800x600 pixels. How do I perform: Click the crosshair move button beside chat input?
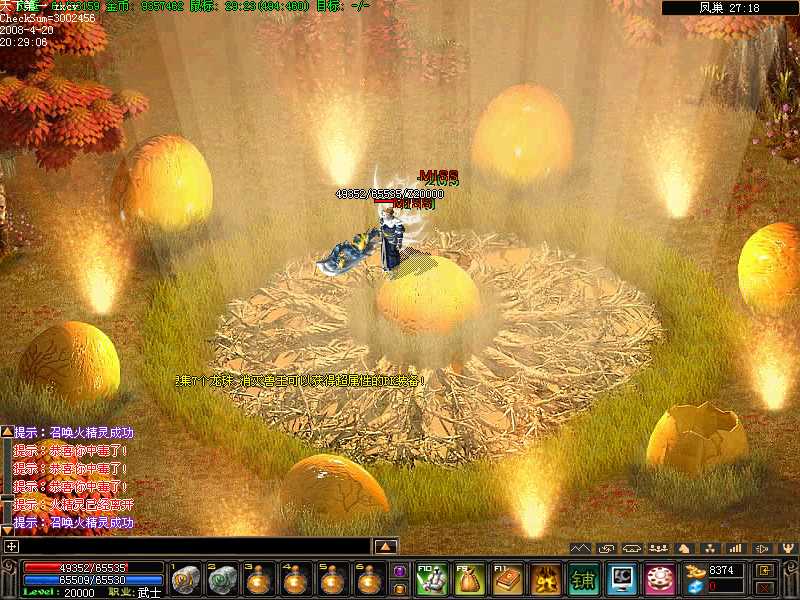click(x=11, y=546)
